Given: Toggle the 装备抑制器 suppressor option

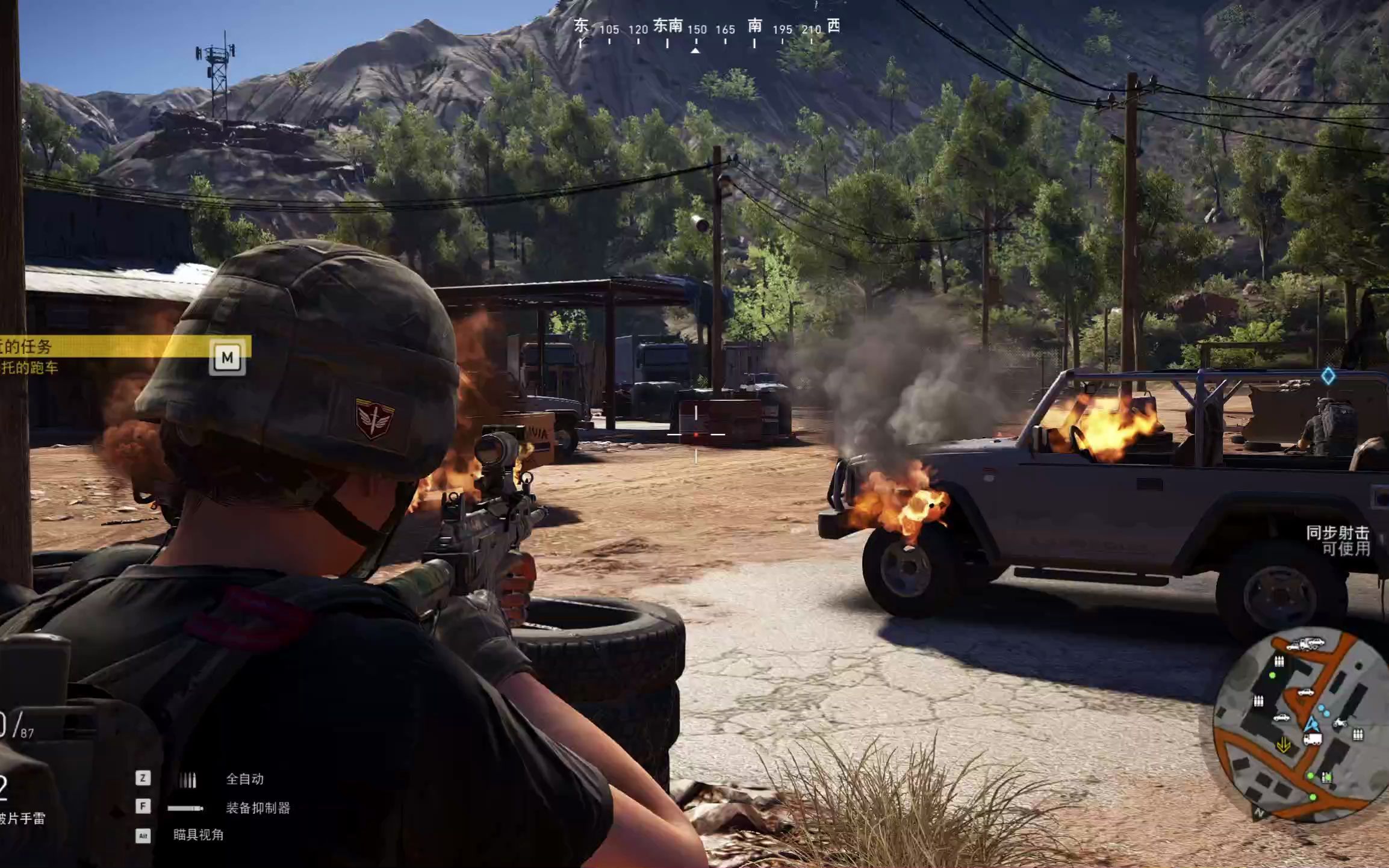Looking at the screenshot, I should point(258,808).
